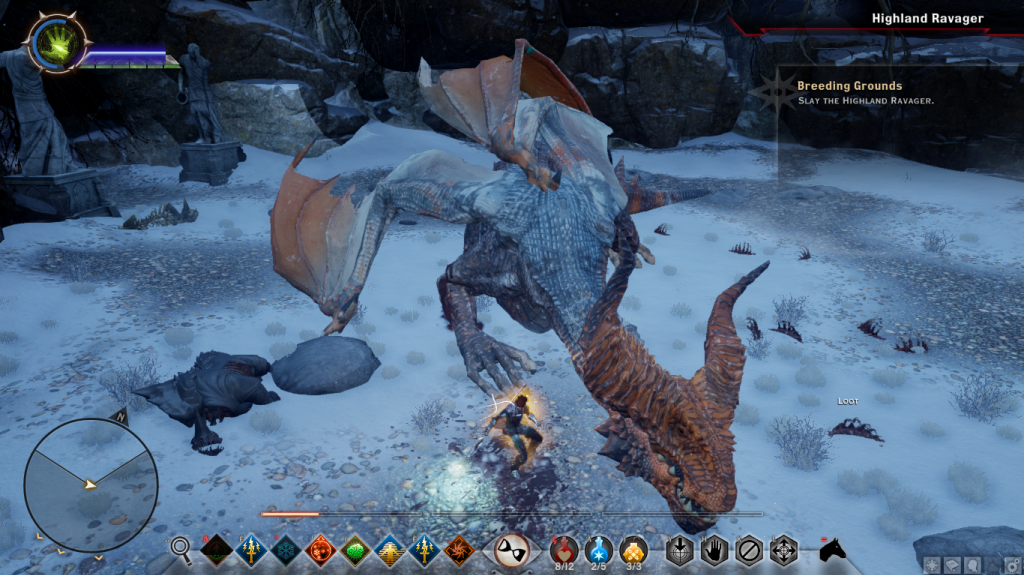Cast the red fire orb ability

click(x=319, y=549)
